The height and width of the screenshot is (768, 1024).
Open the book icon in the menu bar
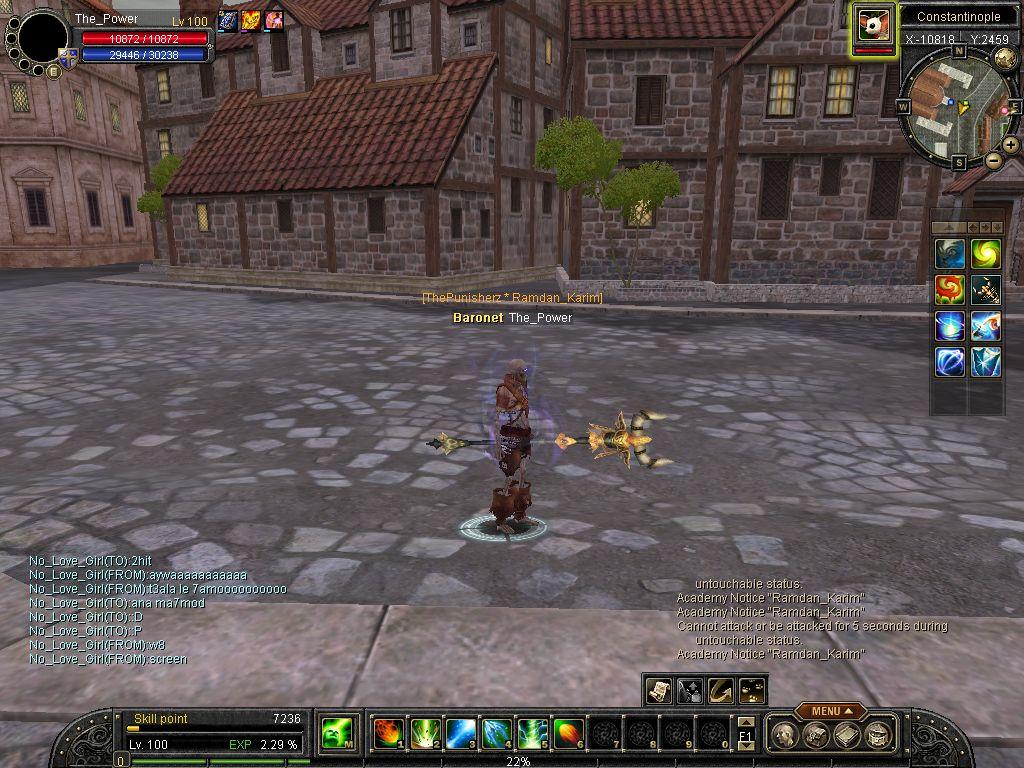[848, 736]
